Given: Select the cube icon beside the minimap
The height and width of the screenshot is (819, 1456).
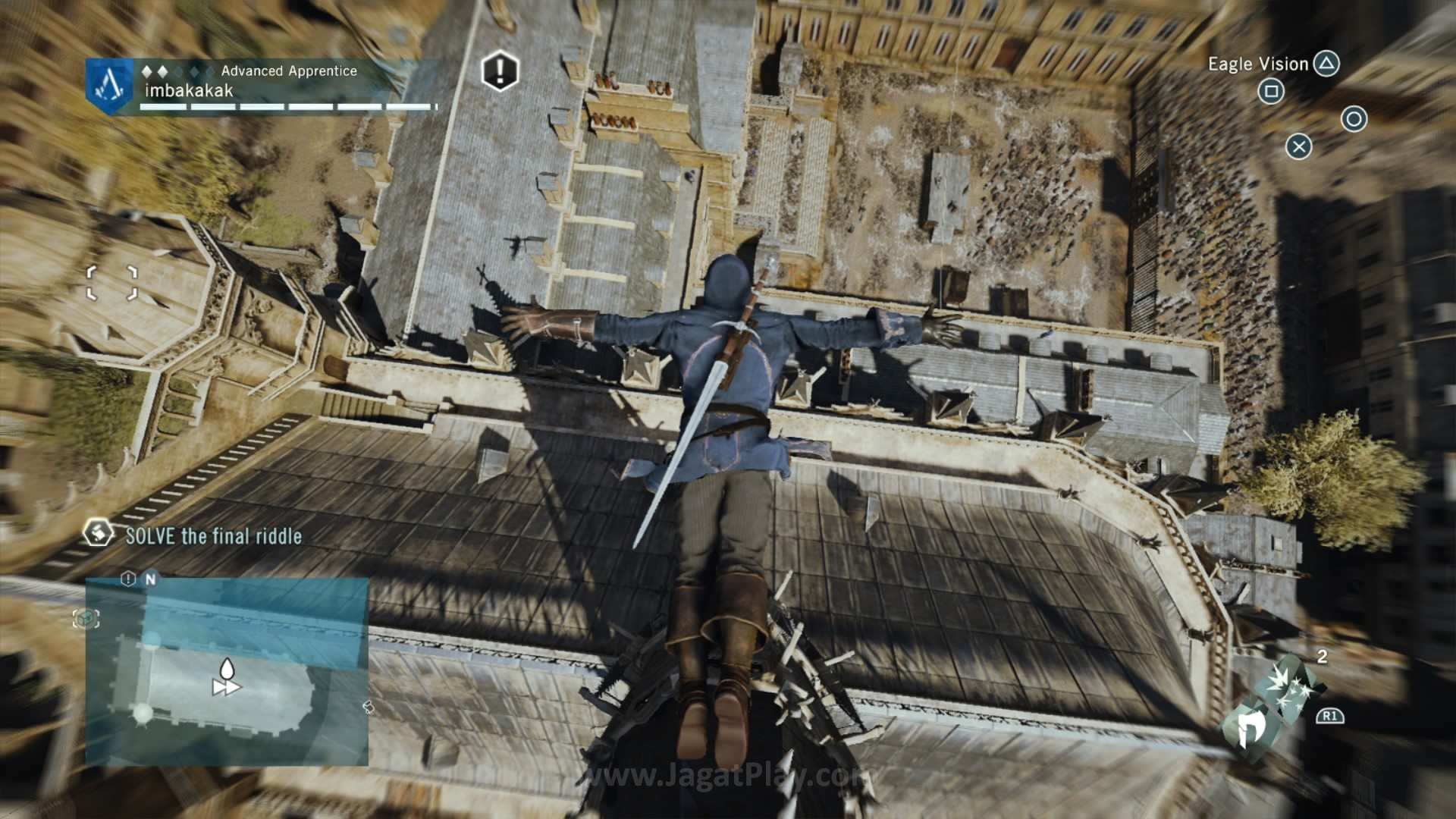Looking at the screenshot, I should coord(86,619).
